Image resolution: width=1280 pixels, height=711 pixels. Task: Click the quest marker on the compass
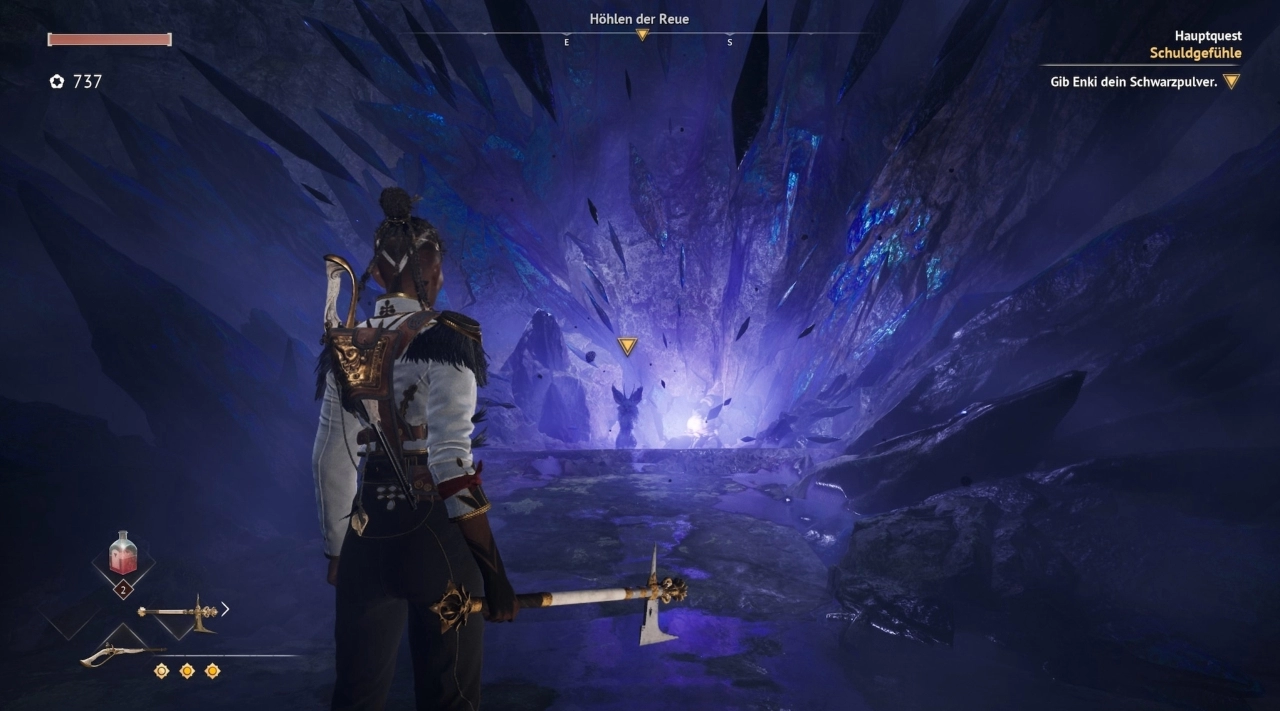point(642,35)
